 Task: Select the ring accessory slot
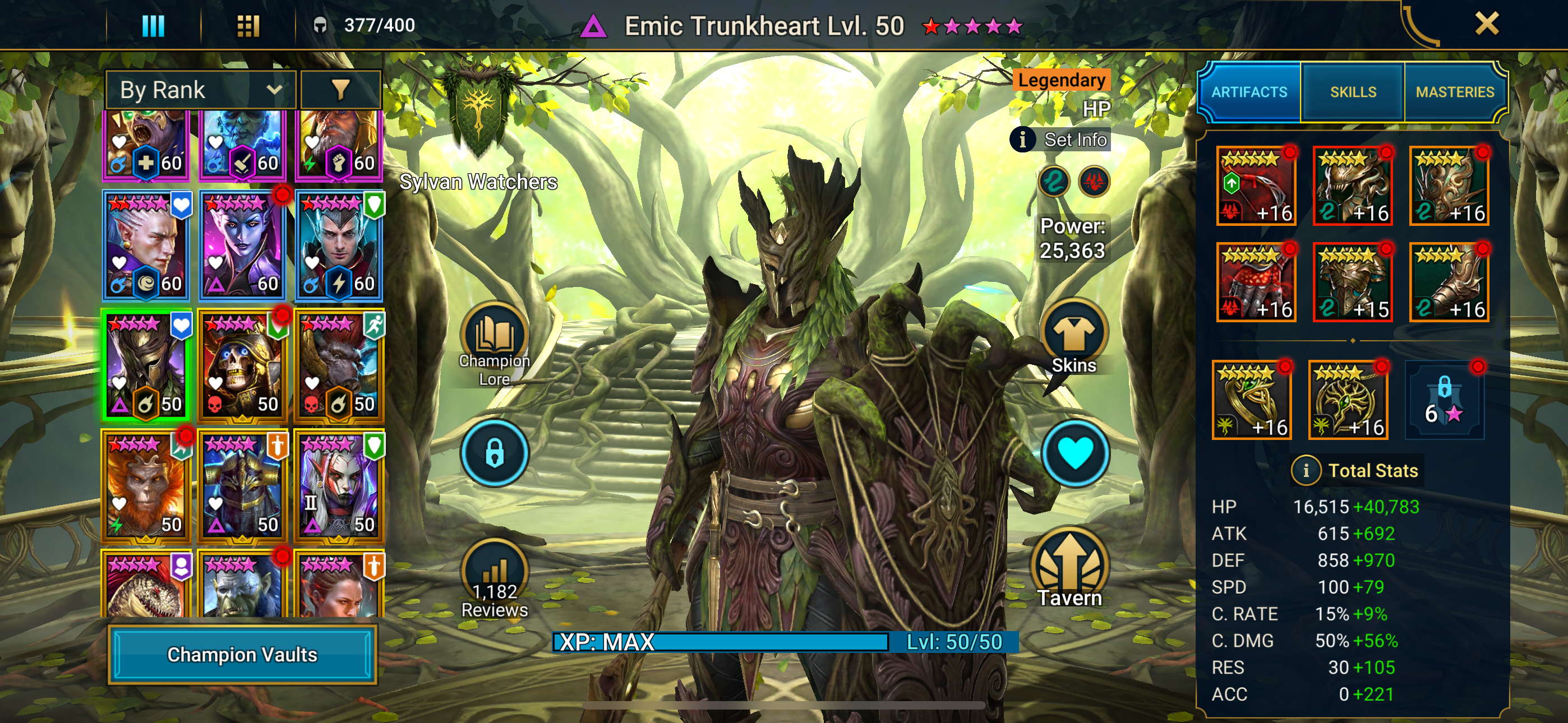coord(1252,400)
